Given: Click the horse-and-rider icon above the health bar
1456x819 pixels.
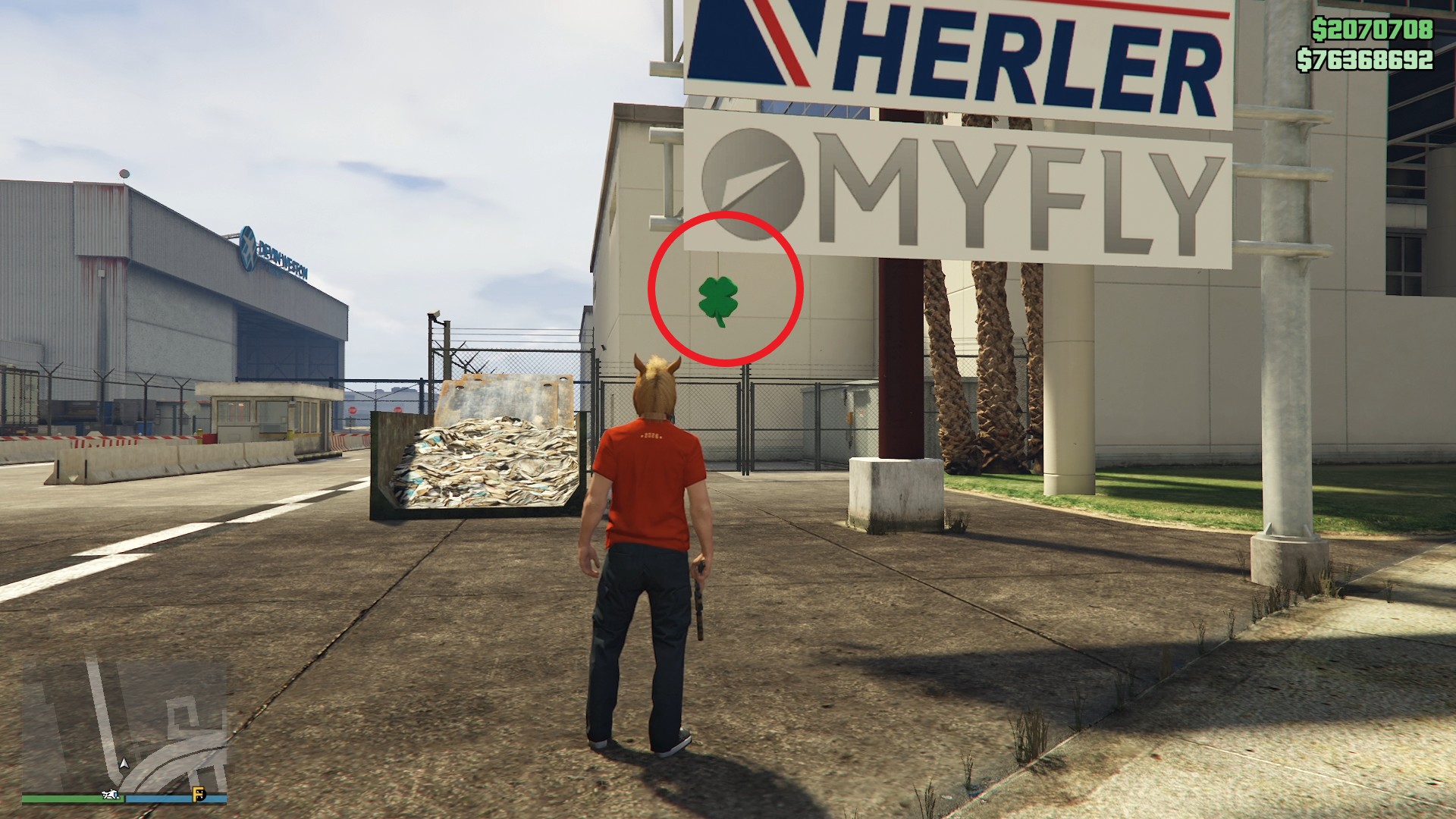Looking at the screenshot, I should [x=111, y=795].
